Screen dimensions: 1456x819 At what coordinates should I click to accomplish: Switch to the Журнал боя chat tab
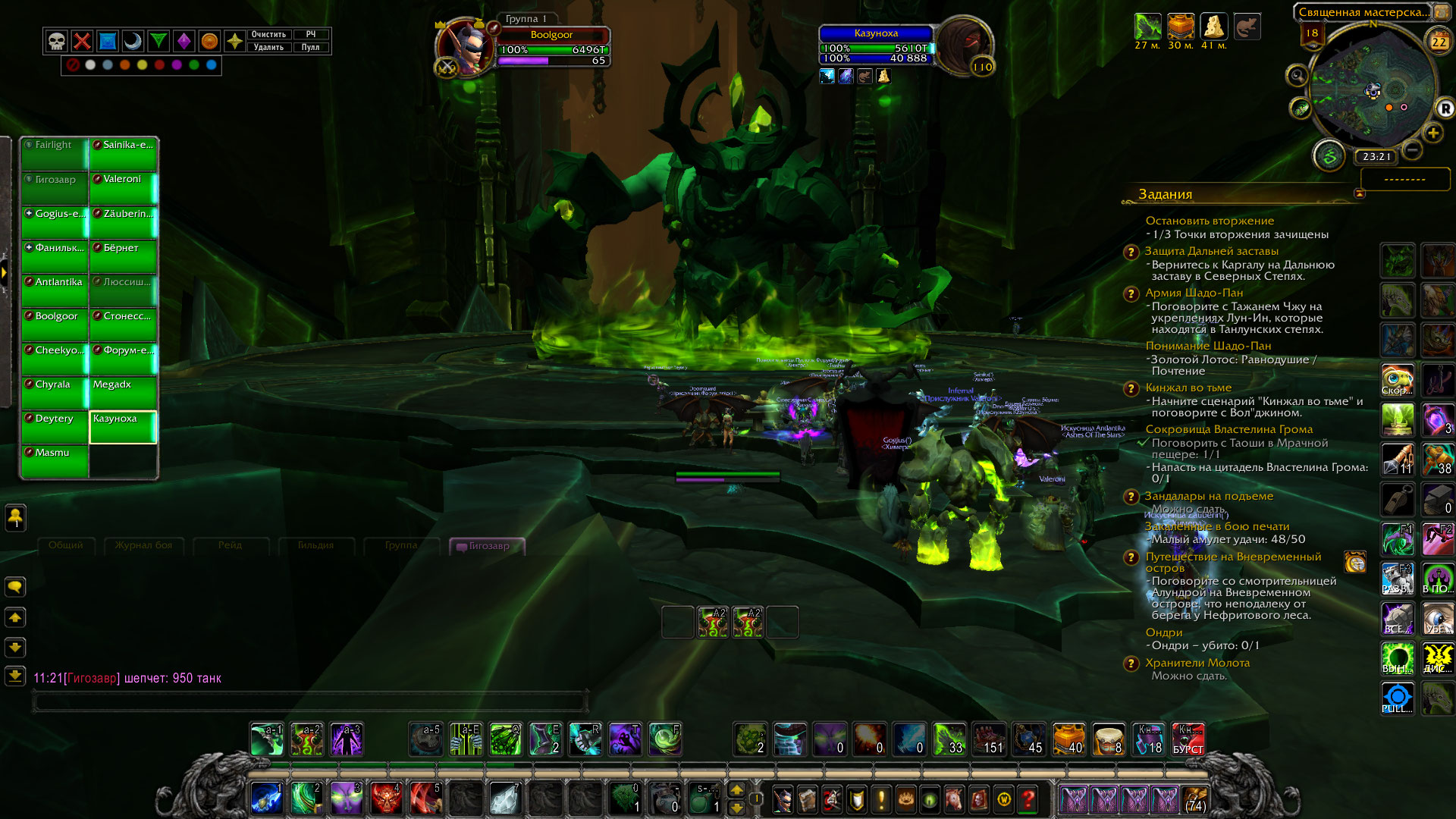[143, 545]
